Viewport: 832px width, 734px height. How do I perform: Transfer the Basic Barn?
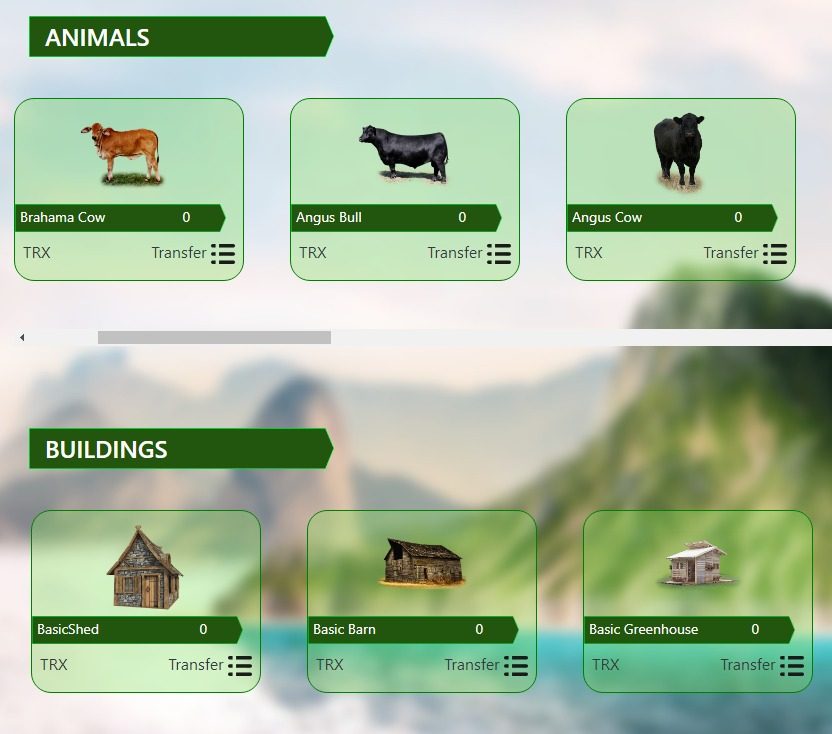click(x=472, y=665)
